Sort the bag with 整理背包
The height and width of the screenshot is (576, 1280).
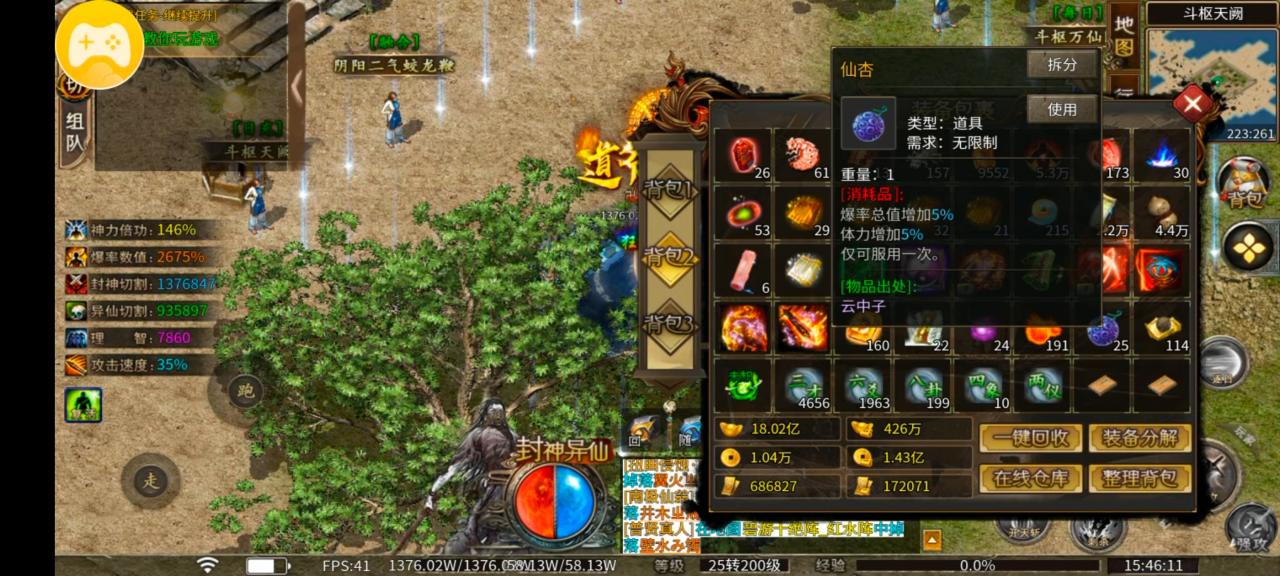tap(1140, 478)
